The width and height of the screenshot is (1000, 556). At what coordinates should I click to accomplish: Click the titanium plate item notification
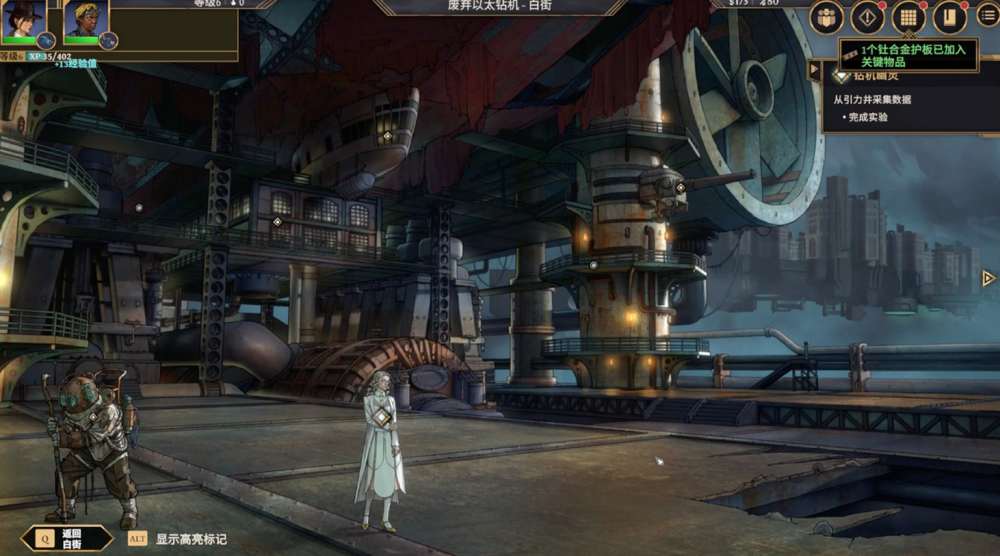coord(908,55)
